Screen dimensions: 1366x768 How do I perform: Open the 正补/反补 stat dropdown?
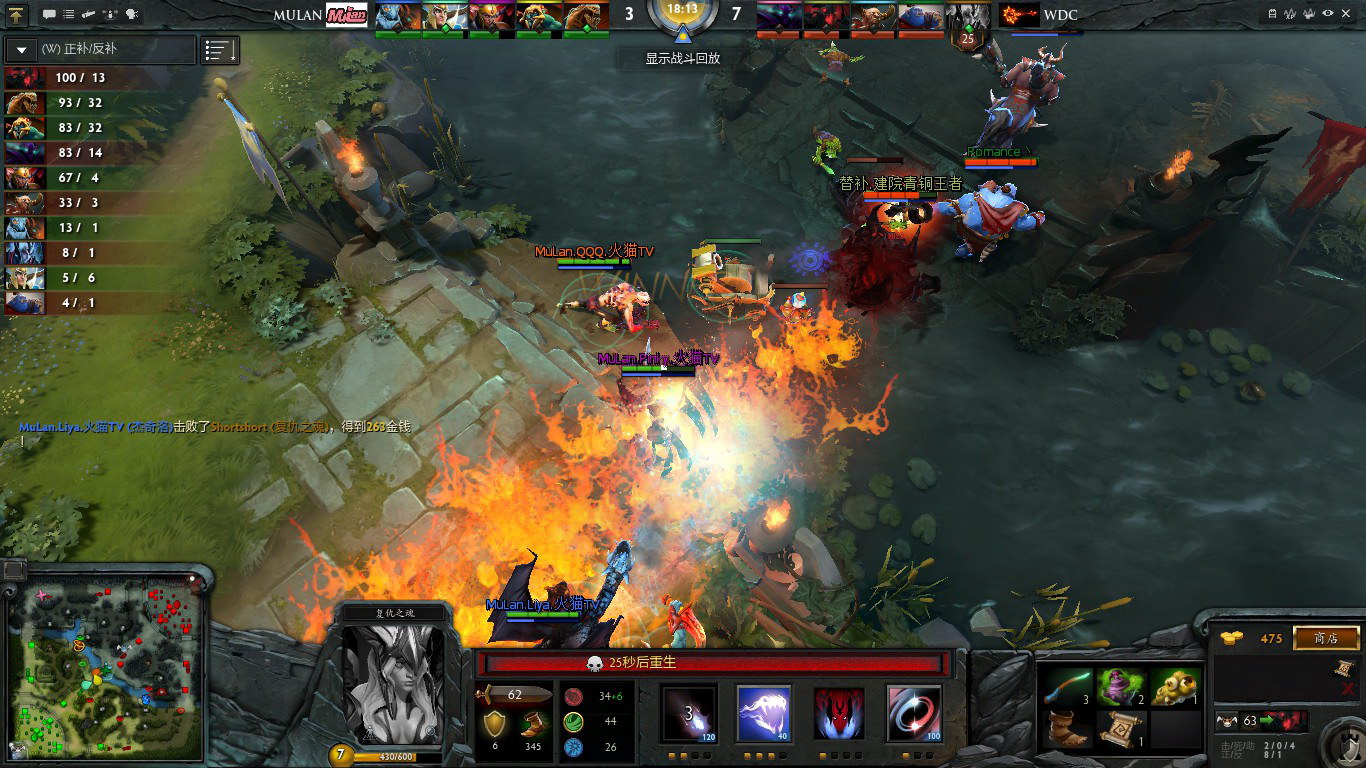22,49
